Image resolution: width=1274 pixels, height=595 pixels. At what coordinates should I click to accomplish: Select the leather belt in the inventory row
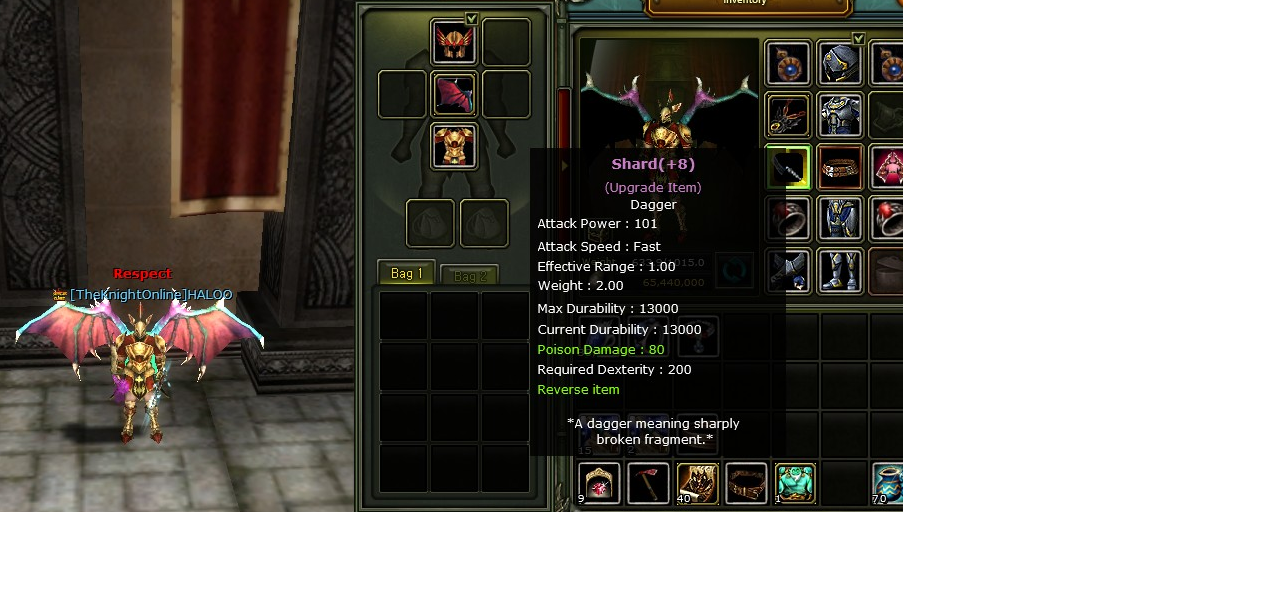746,484
